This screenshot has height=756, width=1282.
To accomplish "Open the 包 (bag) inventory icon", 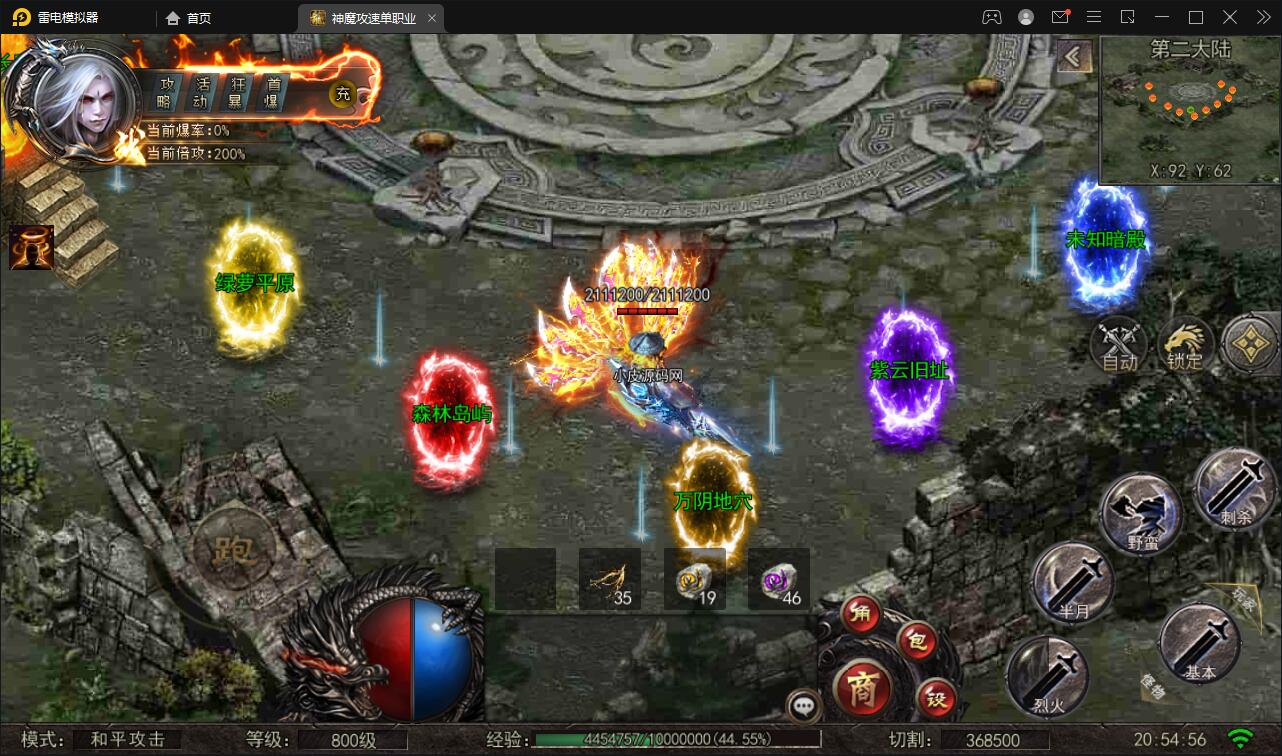I will coord(915,641).
